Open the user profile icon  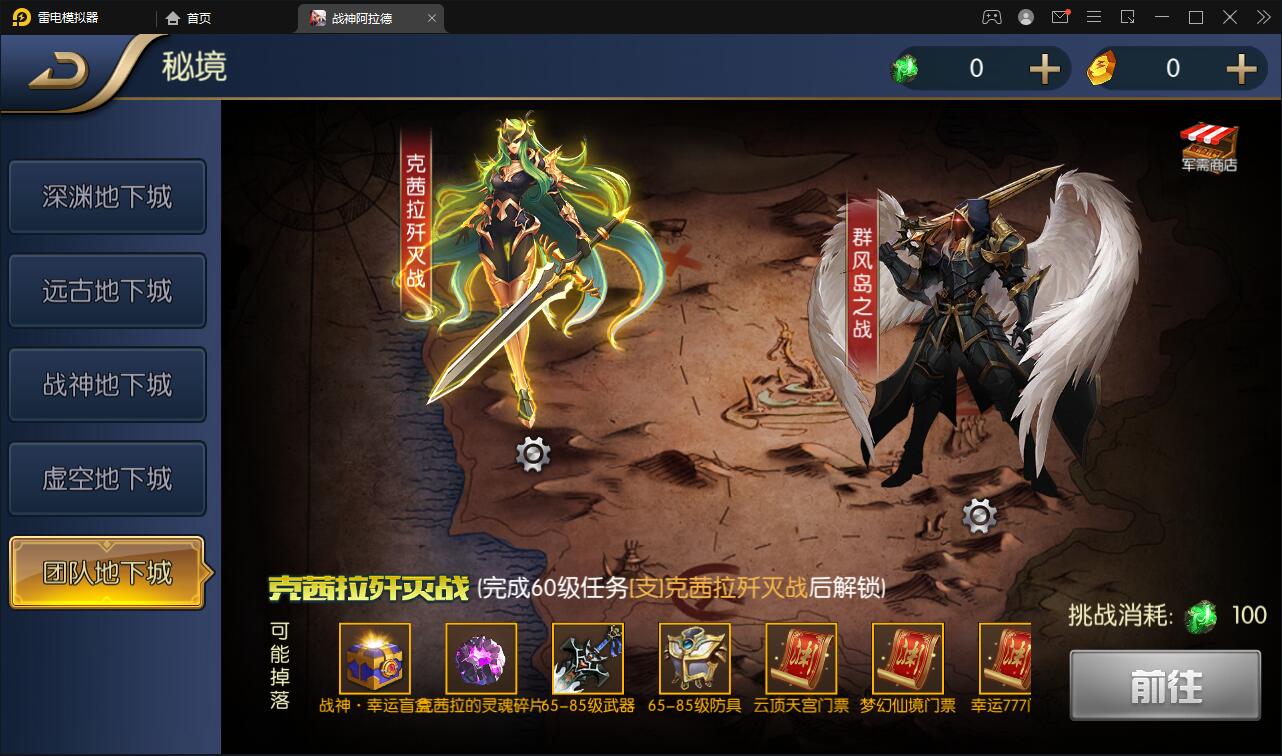1024,17
